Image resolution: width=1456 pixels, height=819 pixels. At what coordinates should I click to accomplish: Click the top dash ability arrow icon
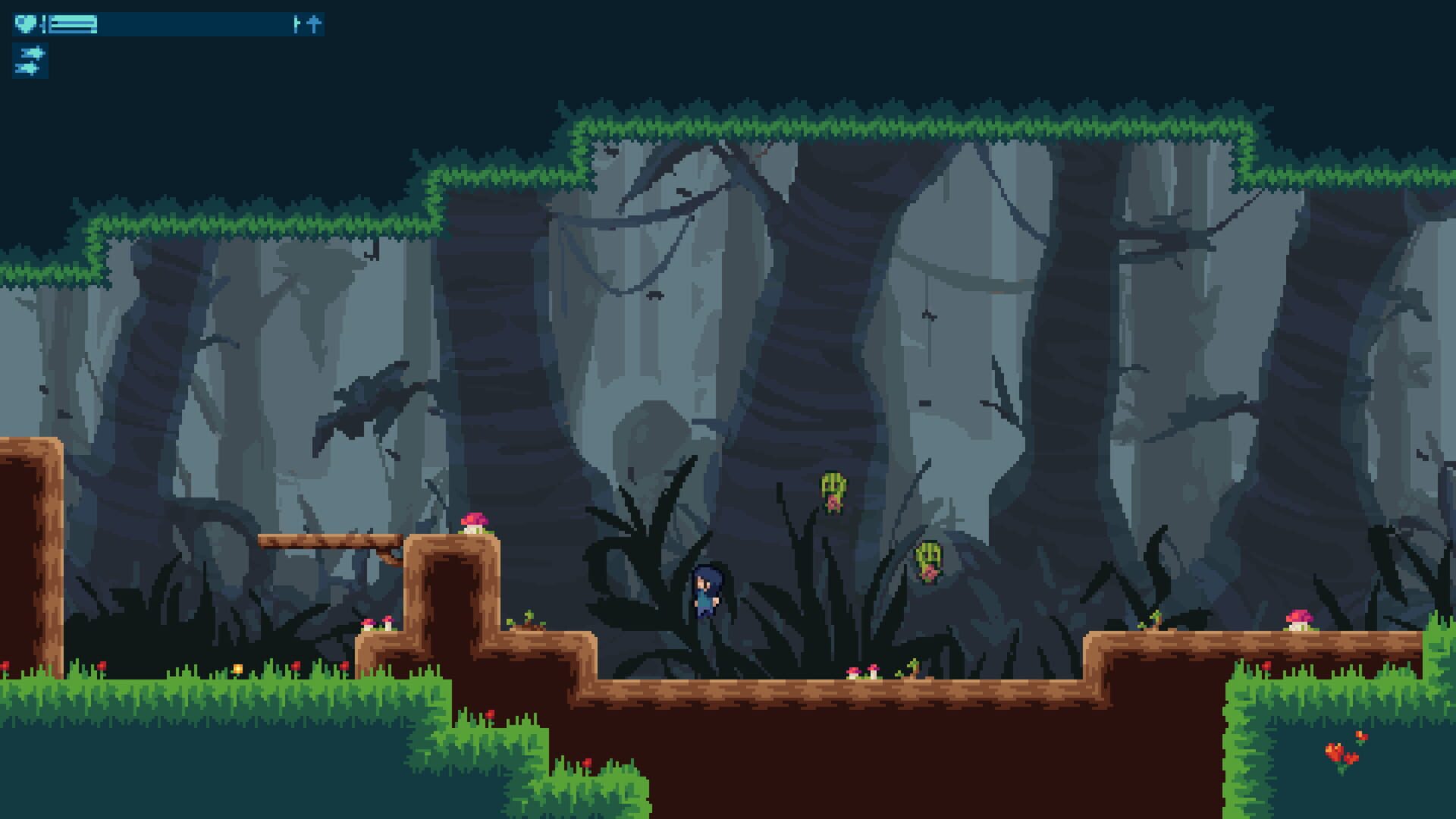(x=32, y=53)
